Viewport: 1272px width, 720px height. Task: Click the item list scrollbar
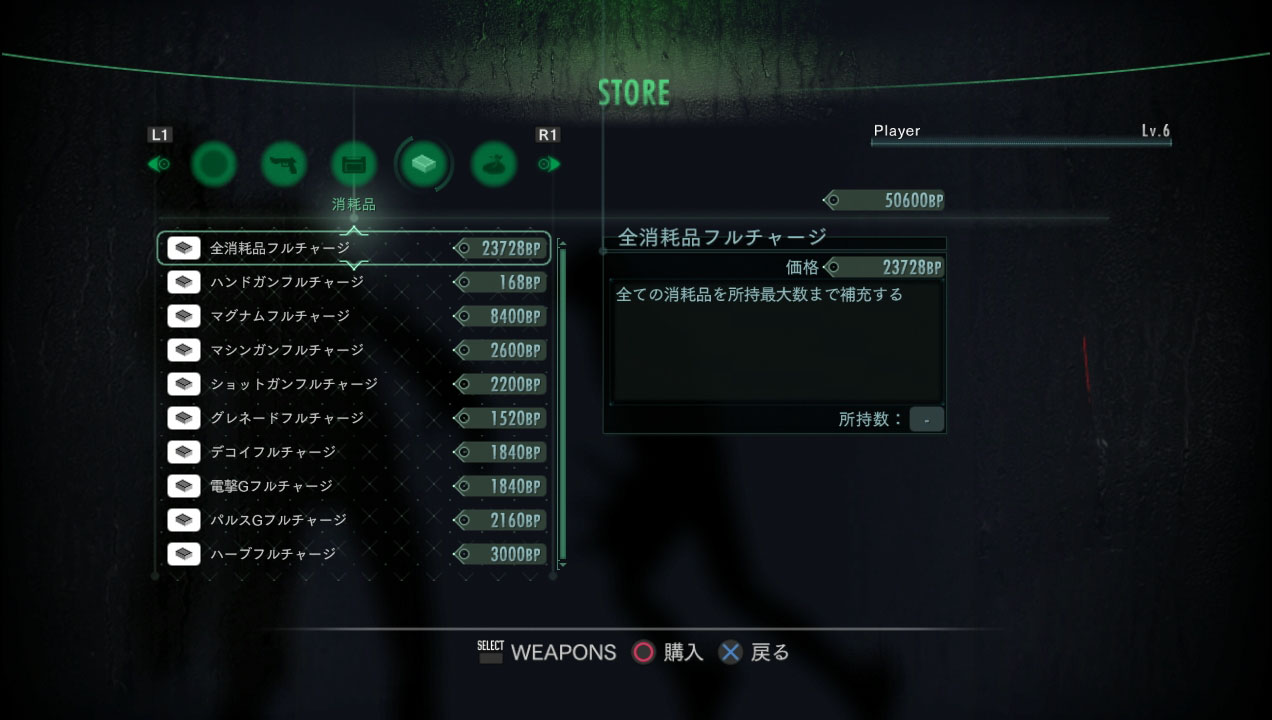[562, 400]
